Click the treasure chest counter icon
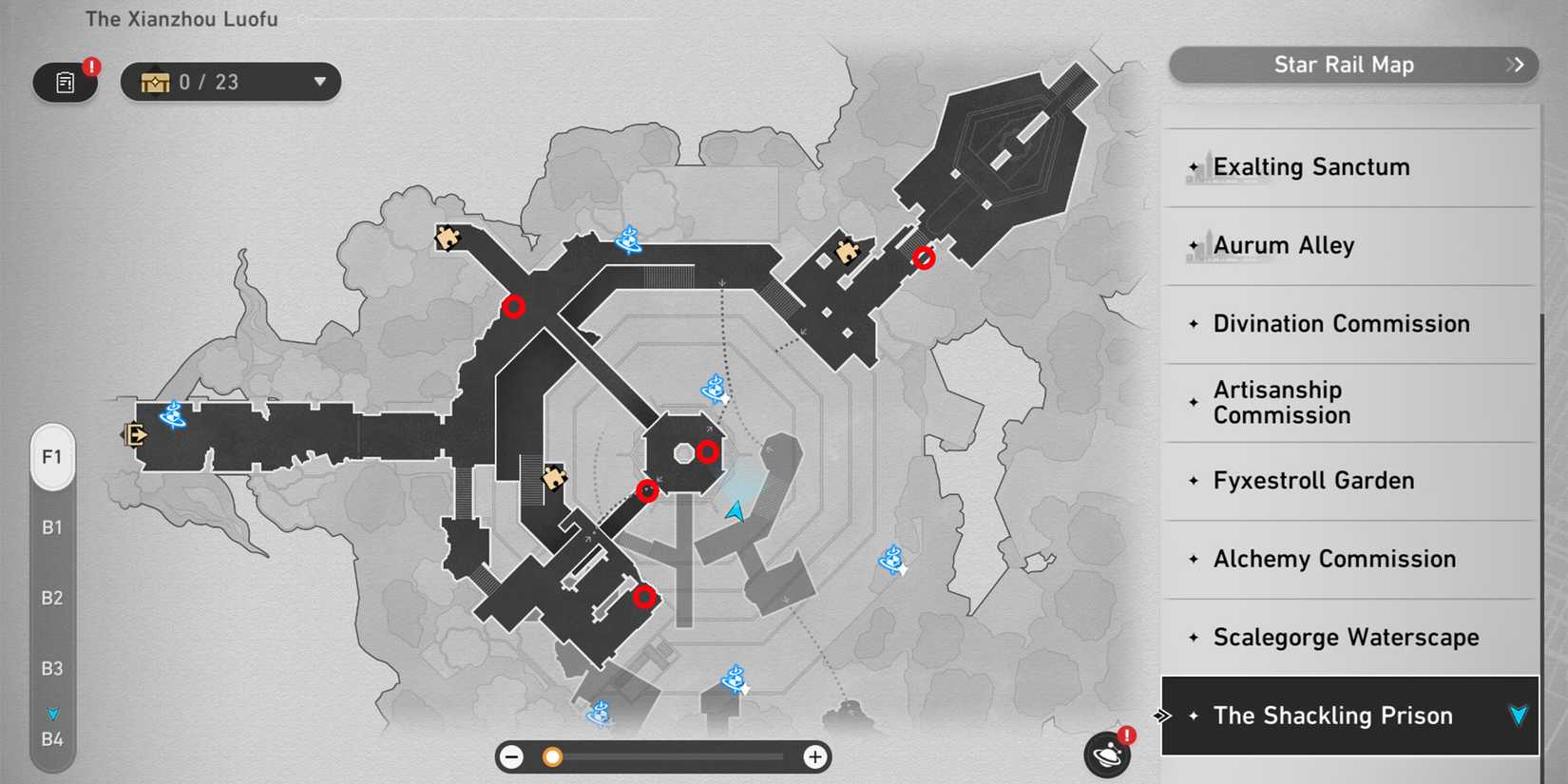The height and width of the screenshot is (784, 1568). click(x=154, y=82)
